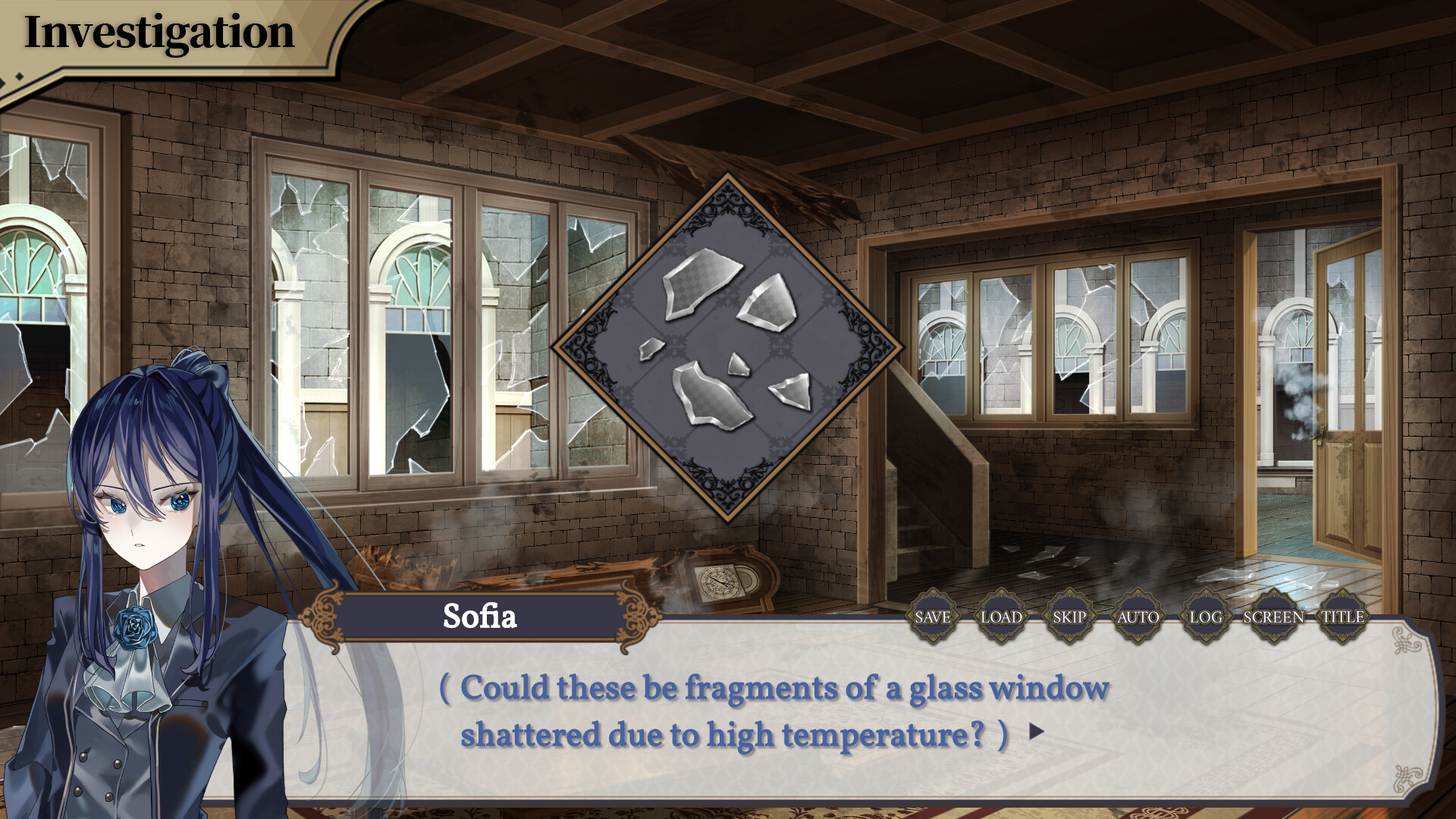Open the SAVE slot selection screen
Image resolution: width=1456 pixels, height=819 pixels.
(x=931, y=617)
